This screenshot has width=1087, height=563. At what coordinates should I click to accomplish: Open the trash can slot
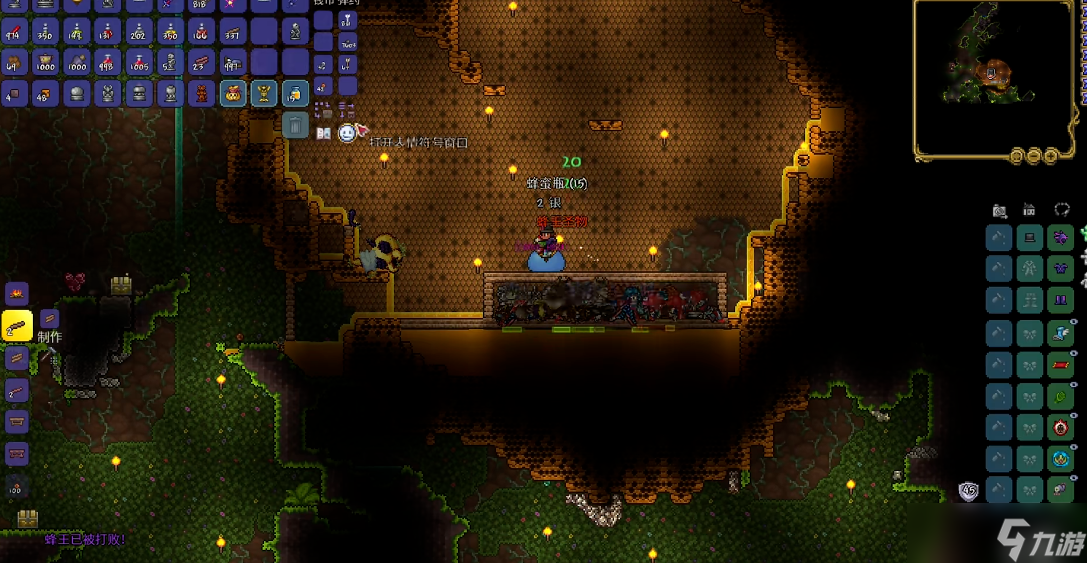click(x=295, y=124)
